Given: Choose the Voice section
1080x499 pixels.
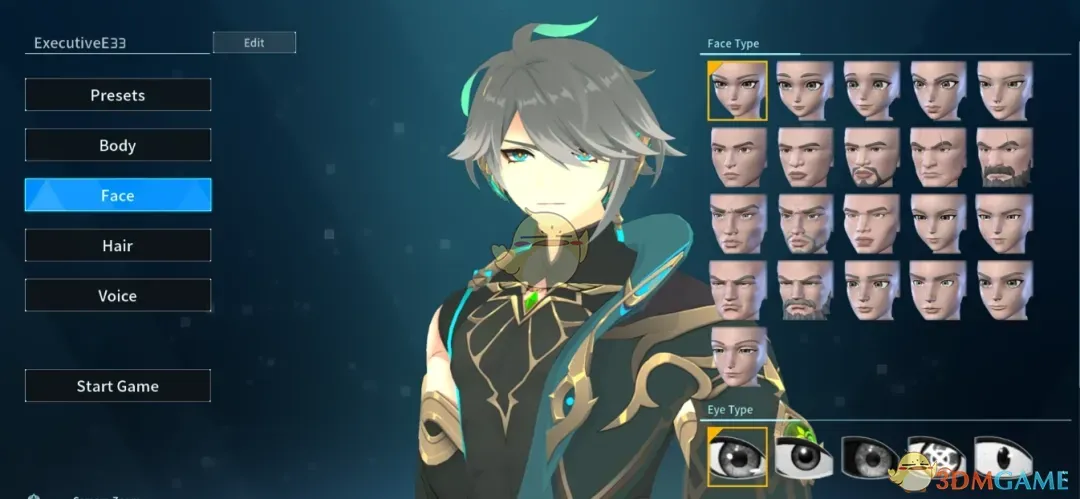Looking at the screenshot, I should tap(118, 296).
